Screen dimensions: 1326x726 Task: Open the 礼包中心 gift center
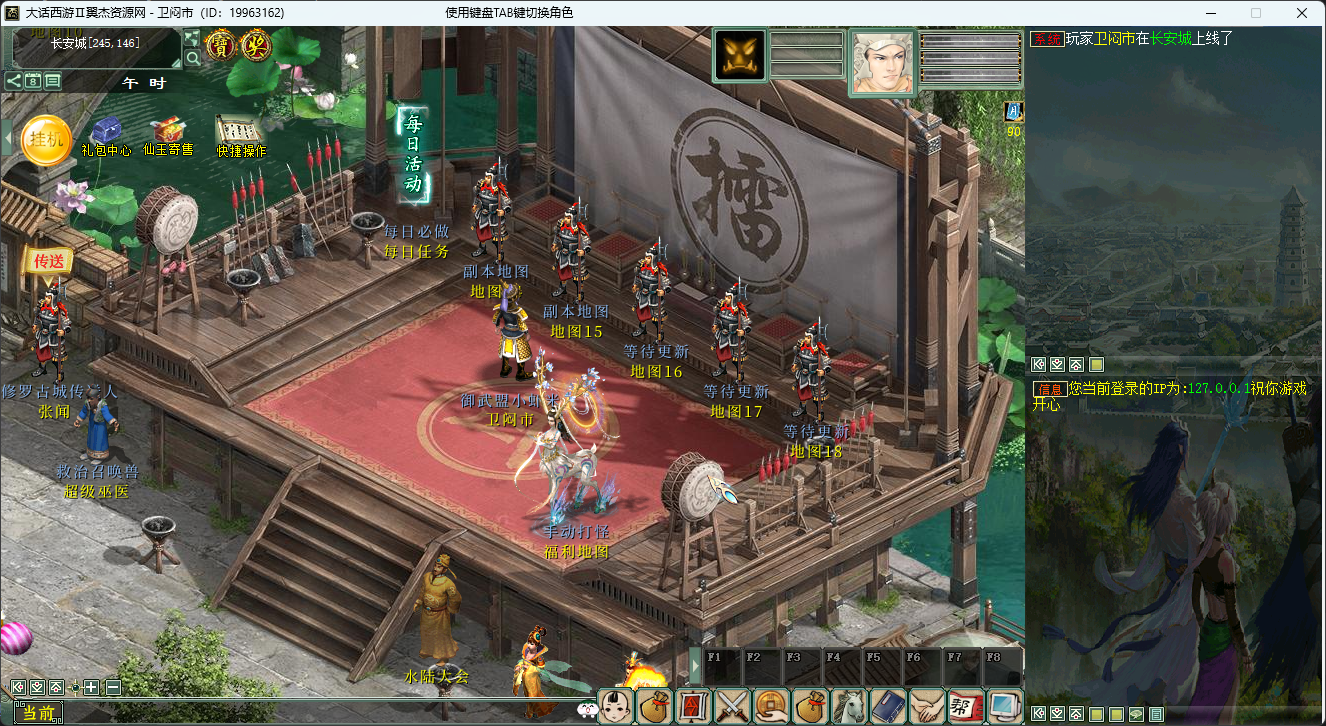click(106, 135)
